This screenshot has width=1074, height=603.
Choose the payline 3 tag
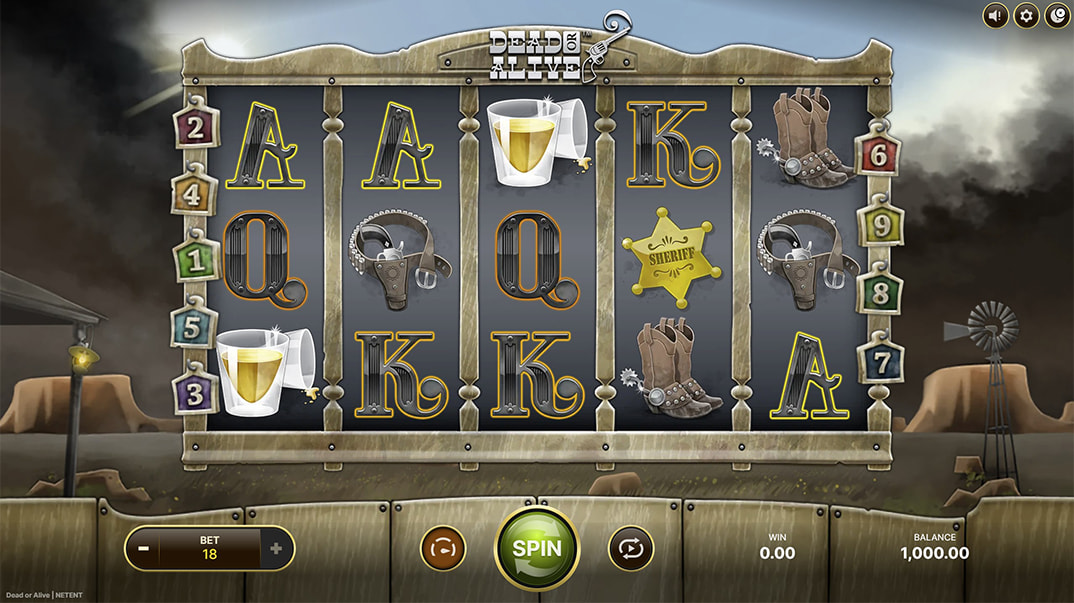pyautogui.click(x=196, y=392)
